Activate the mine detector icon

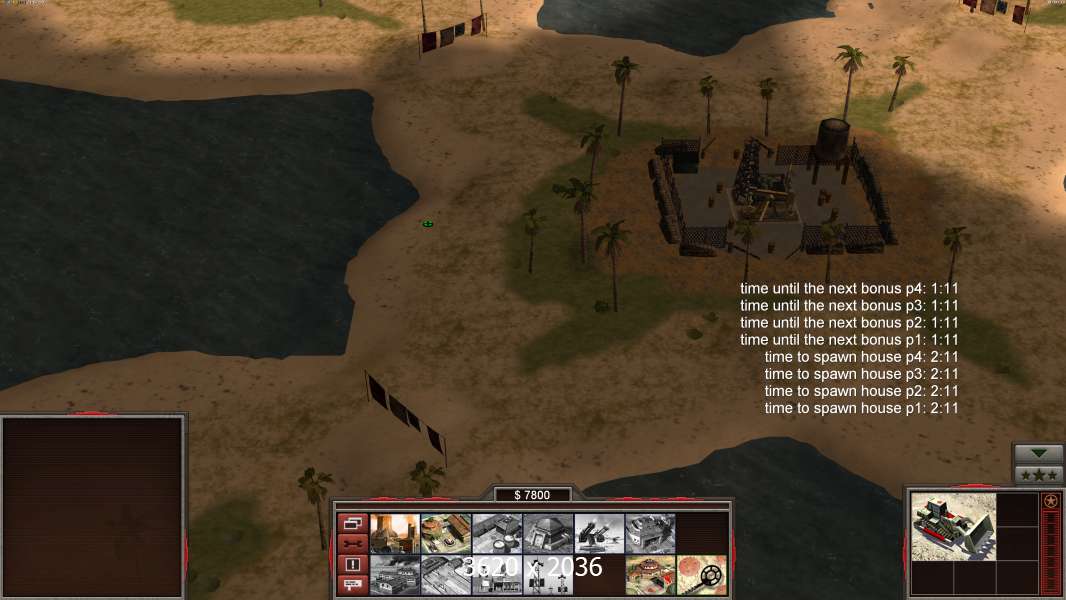click(701, 575)
